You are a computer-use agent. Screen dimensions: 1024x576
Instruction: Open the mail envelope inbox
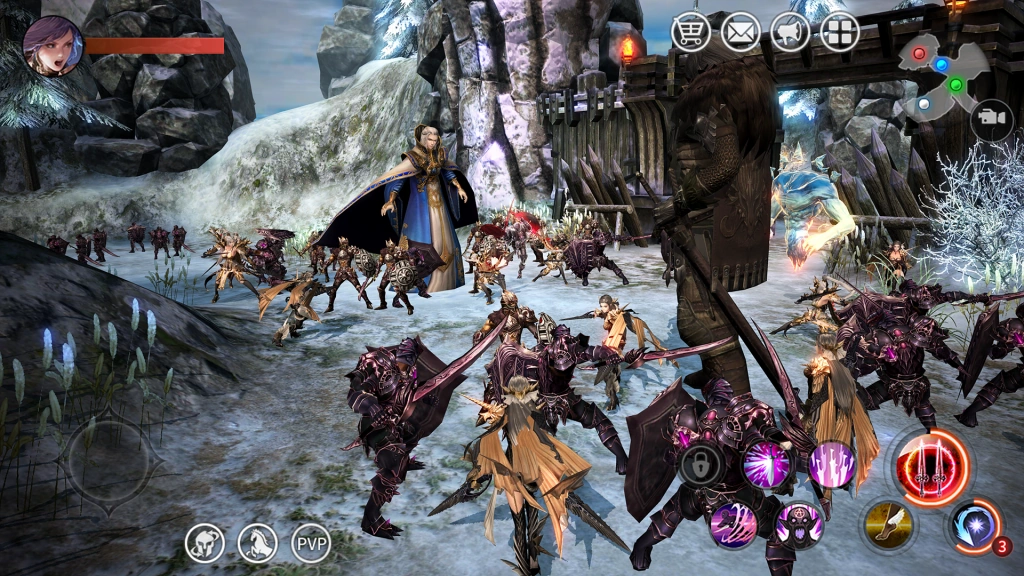tap(740, 32)
